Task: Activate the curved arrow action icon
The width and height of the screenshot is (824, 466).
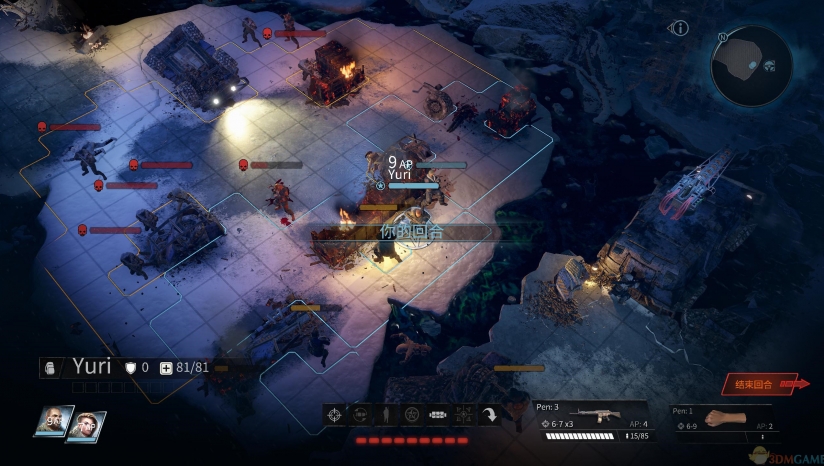Action: [489, 416]
